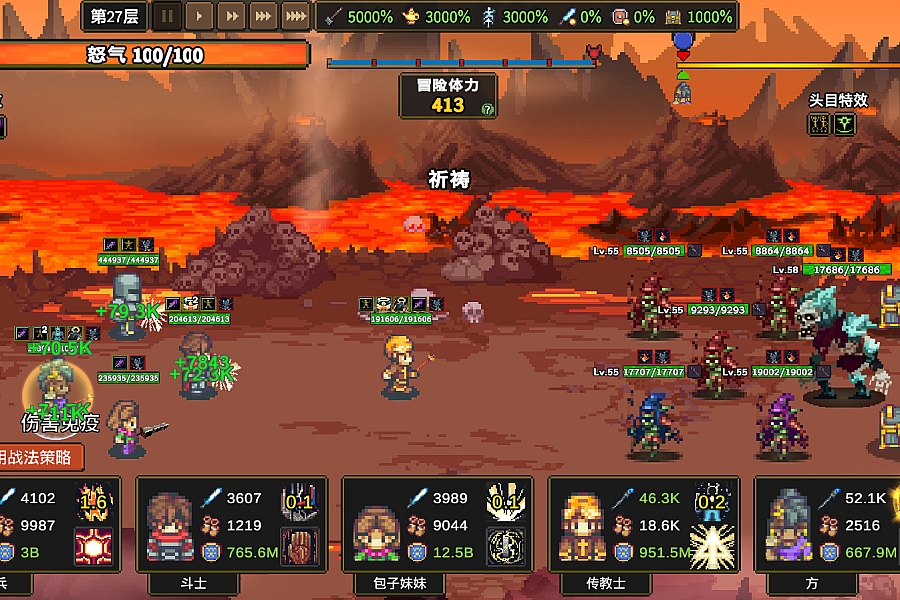Screen dimensions: 900x600
Task: Click the adventure stamina help question mark
Action: pyautogui.click(x=487, y=110)
